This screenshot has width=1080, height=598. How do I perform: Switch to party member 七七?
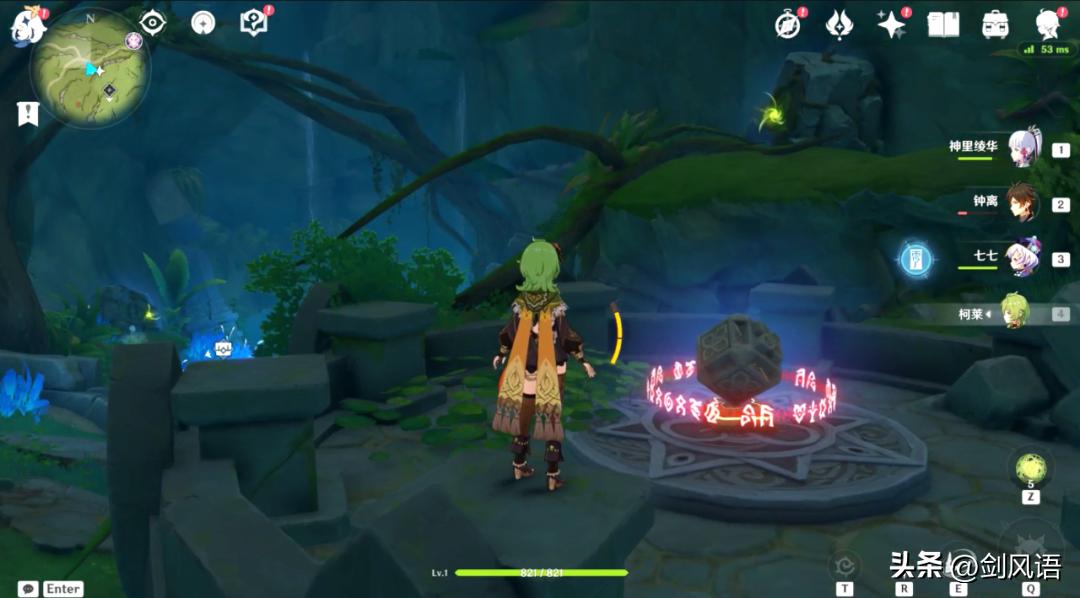click(1023, 257)
